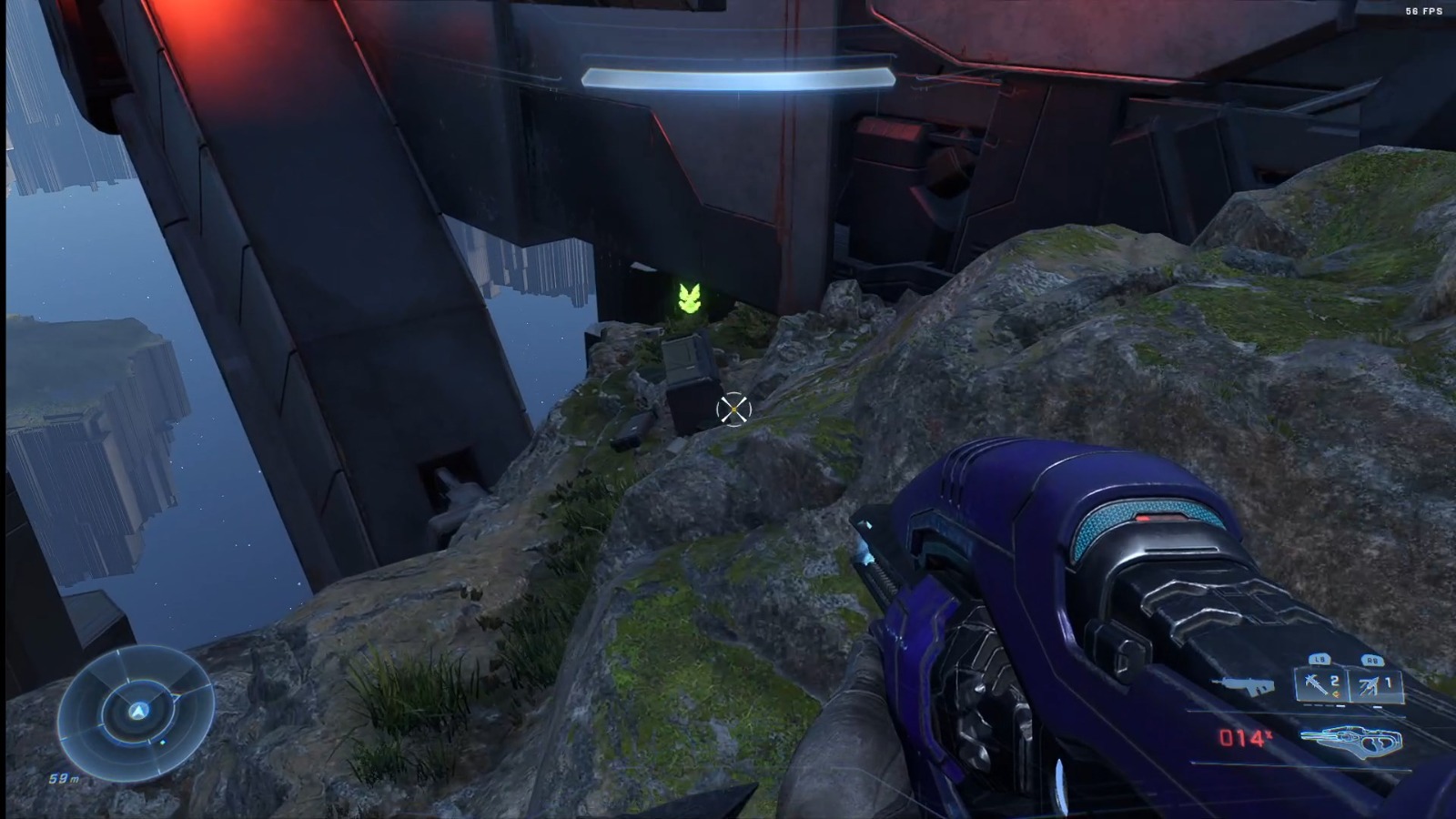Click the grenade count showing 2
This screenshot has width=1456, height=819.
click(1333, 681)
